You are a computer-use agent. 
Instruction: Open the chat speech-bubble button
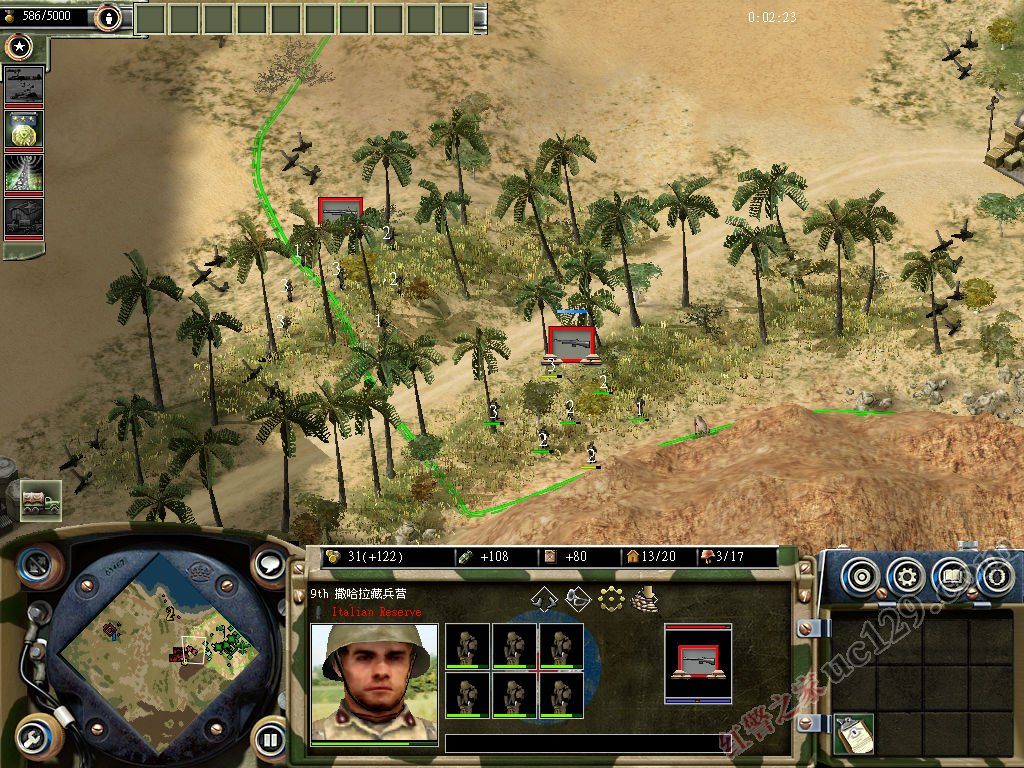[x=270, y=564]
